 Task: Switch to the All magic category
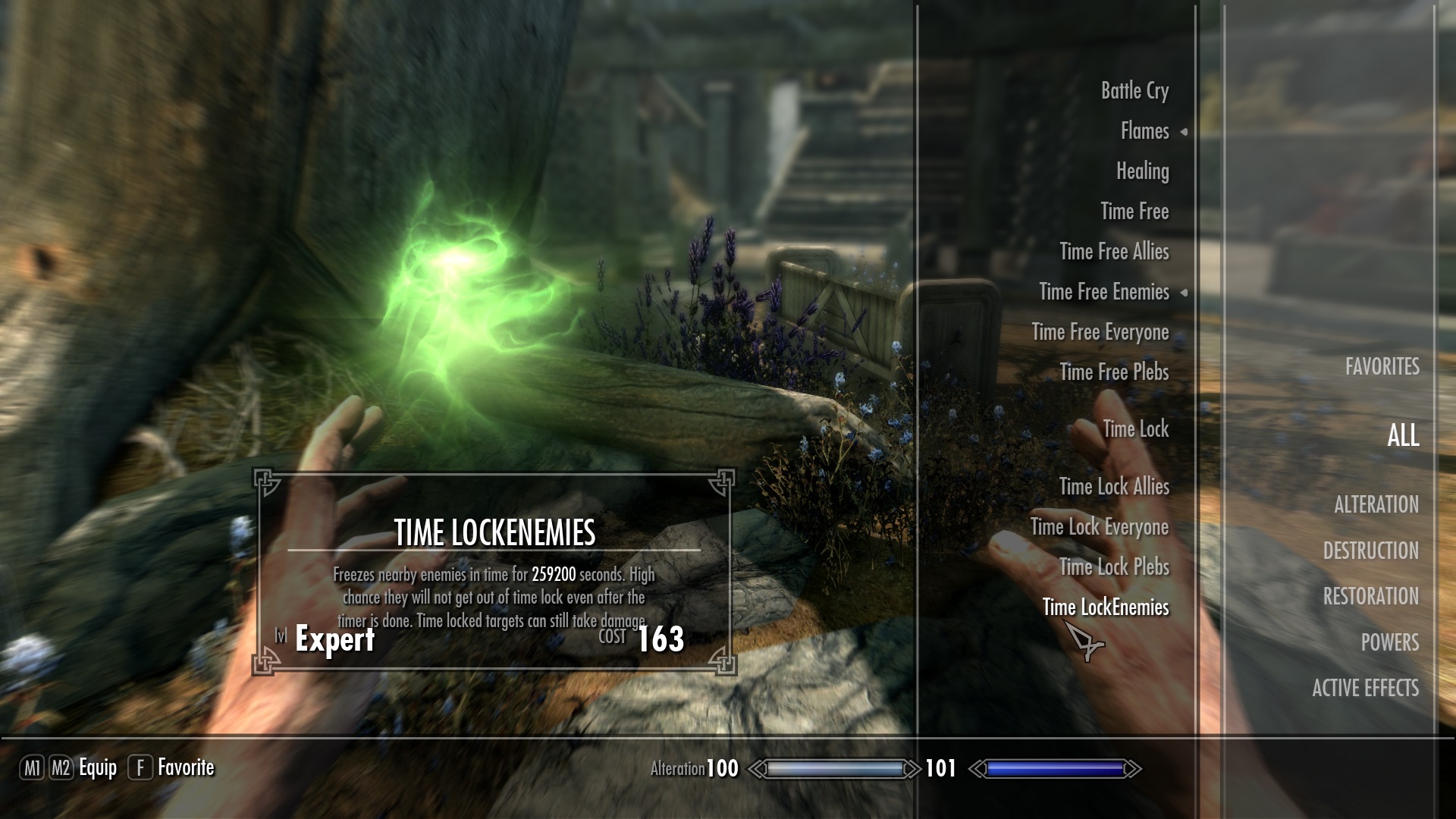click(1403, 435)
